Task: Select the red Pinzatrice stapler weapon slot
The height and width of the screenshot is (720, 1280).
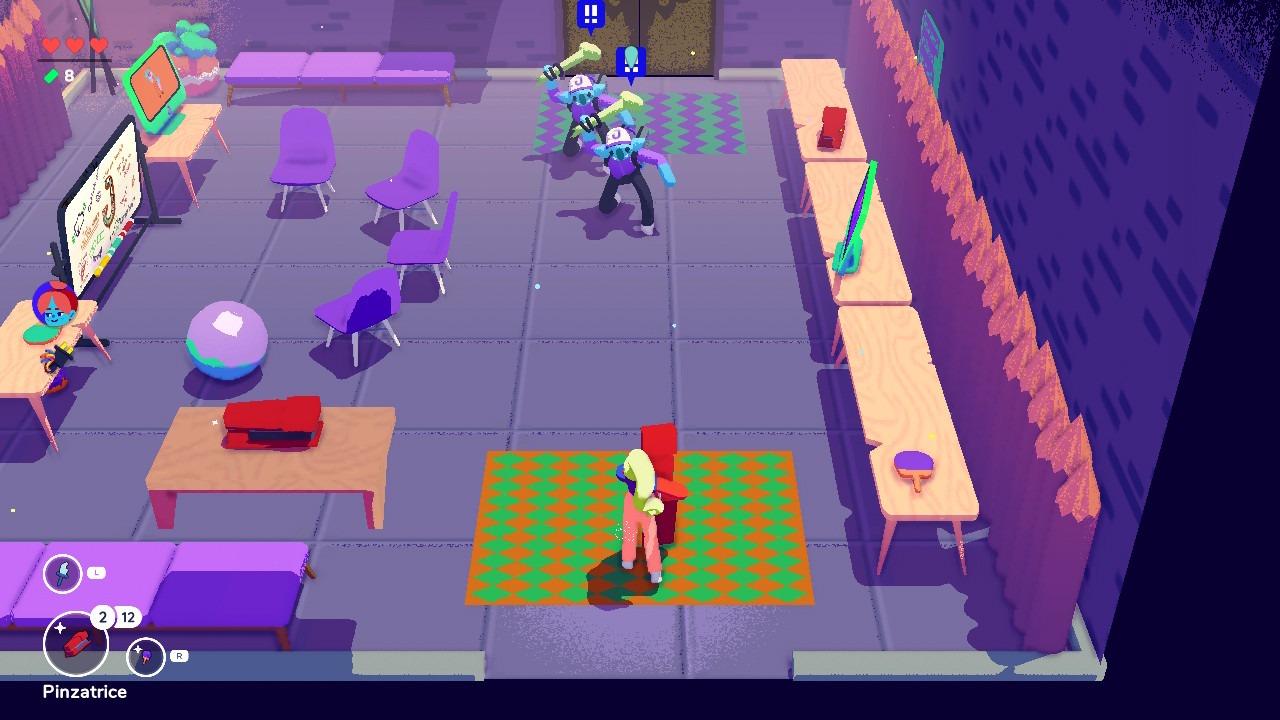Action: click(x=76, y=645)
